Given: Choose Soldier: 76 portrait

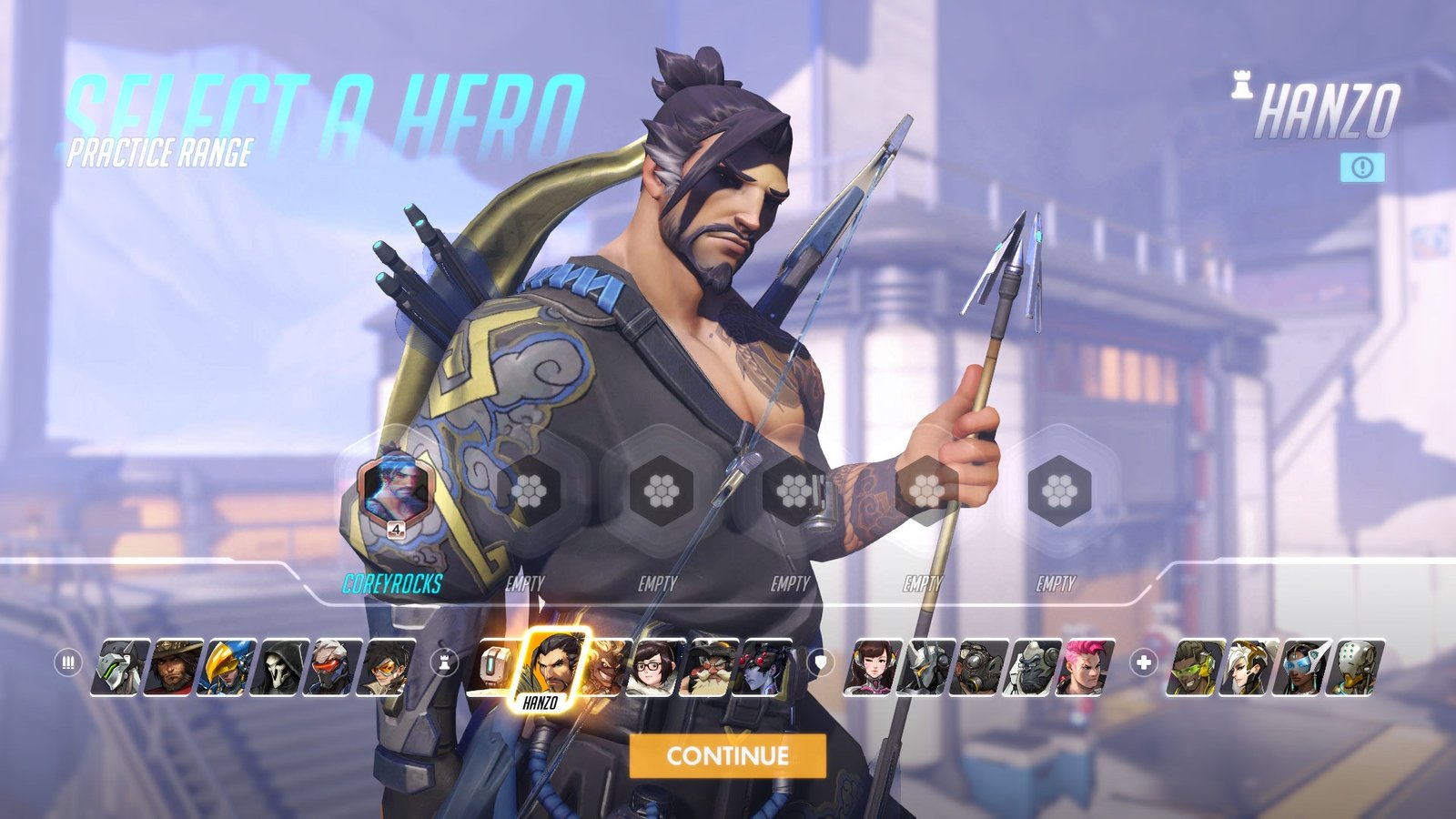Looking at the screenshot, I should tap(336, 667).
